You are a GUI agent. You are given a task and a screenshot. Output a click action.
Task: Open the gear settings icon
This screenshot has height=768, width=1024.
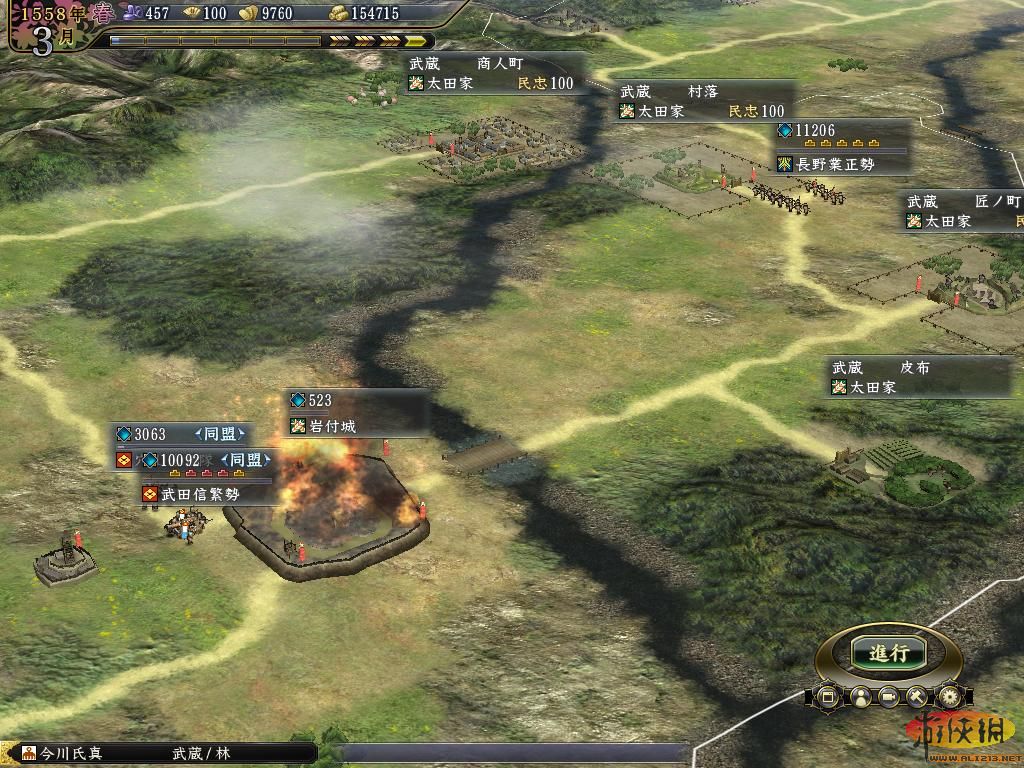point(948,696)
